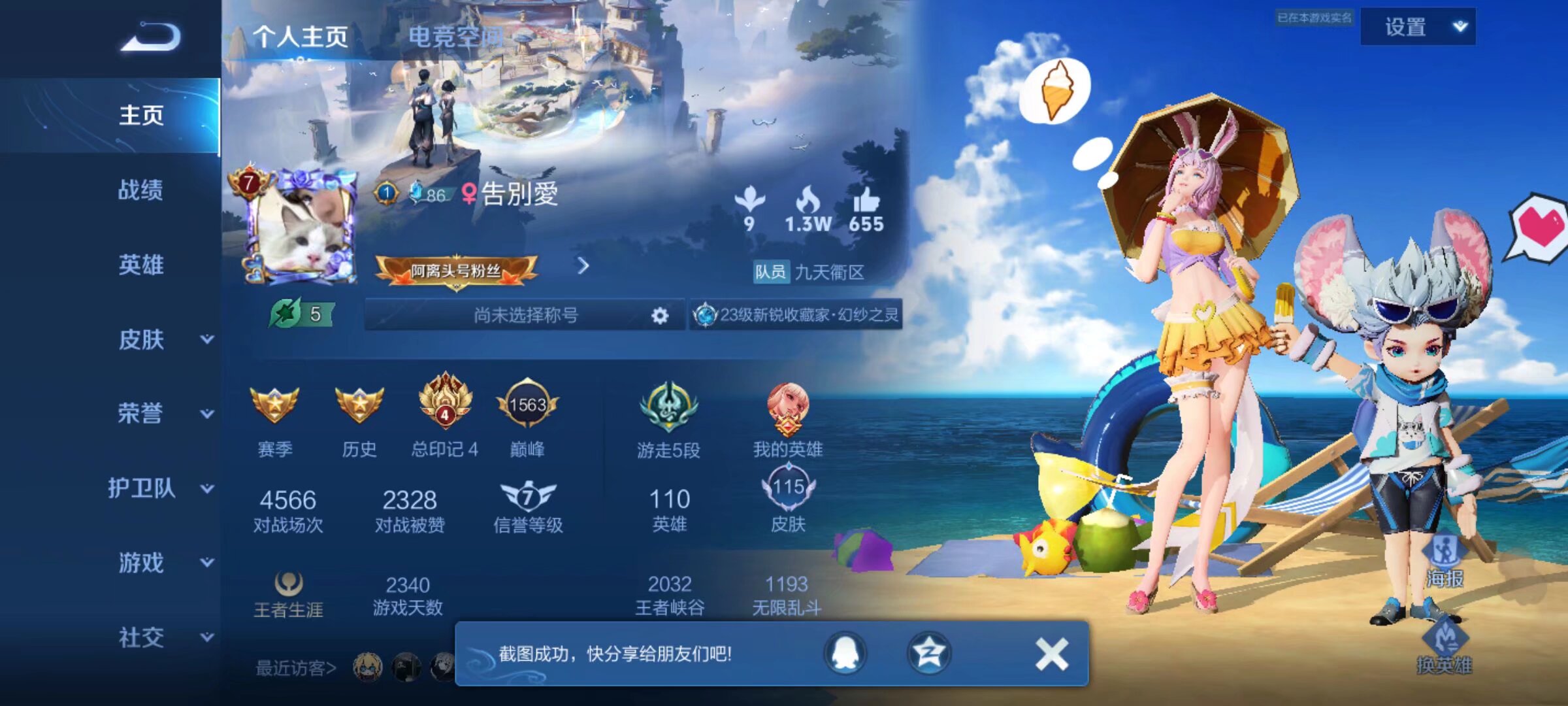Select the 战绩 menu item
Screen dimensions: 1568x706
[x=140, y=191]
